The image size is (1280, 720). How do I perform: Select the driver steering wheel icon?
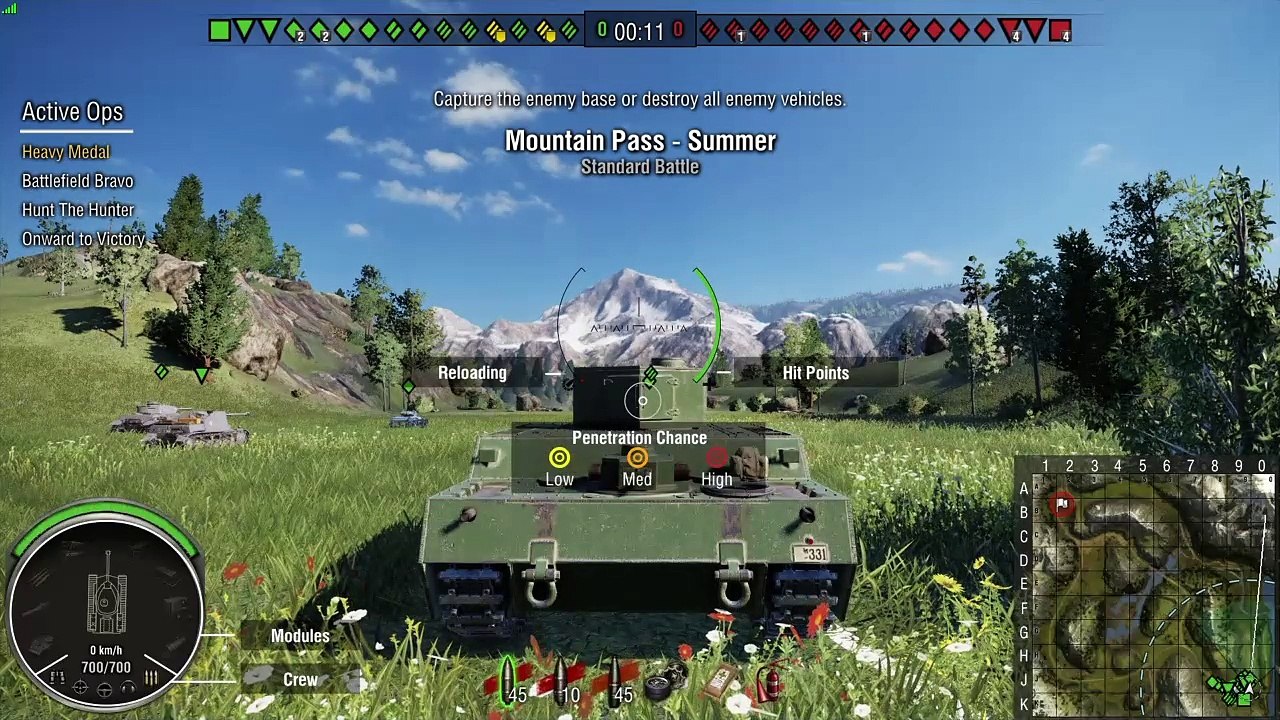point(105,689)
